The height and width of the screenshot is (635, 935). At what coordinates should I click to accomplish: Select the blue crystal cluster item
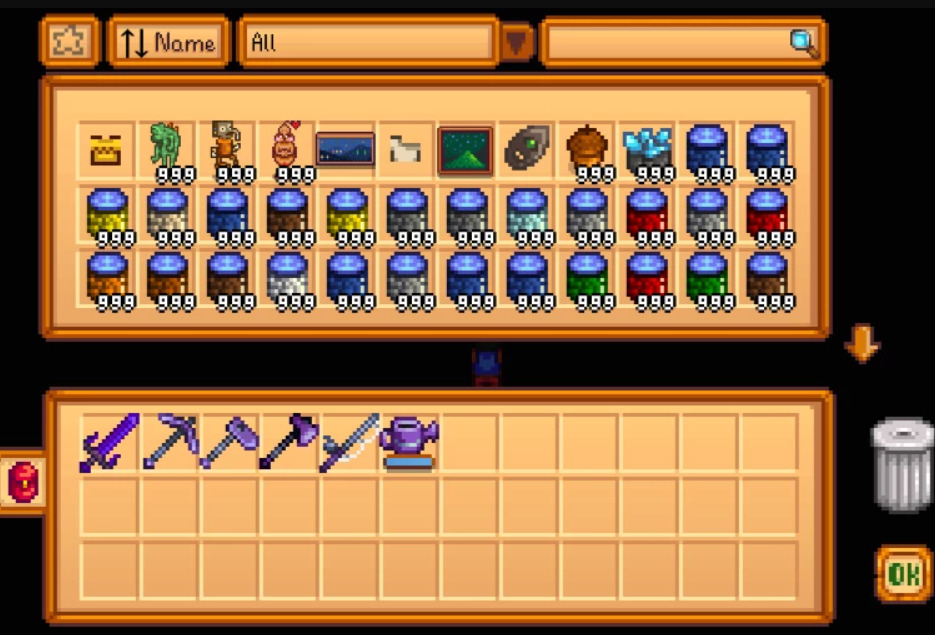pos(645,150)
